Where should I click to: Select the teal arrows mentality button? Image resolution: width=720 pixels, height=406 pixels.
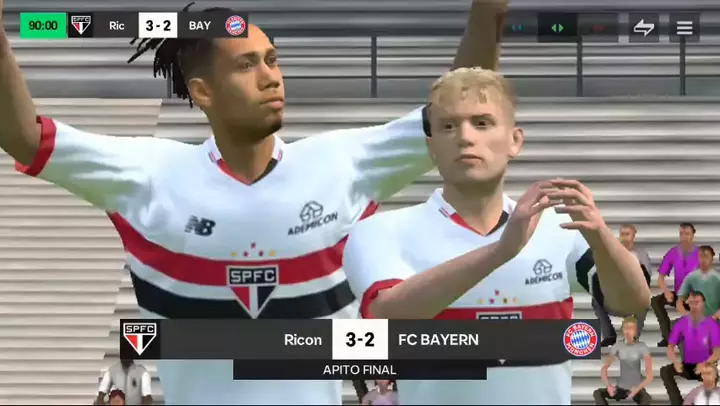click(x=518, y=27)
